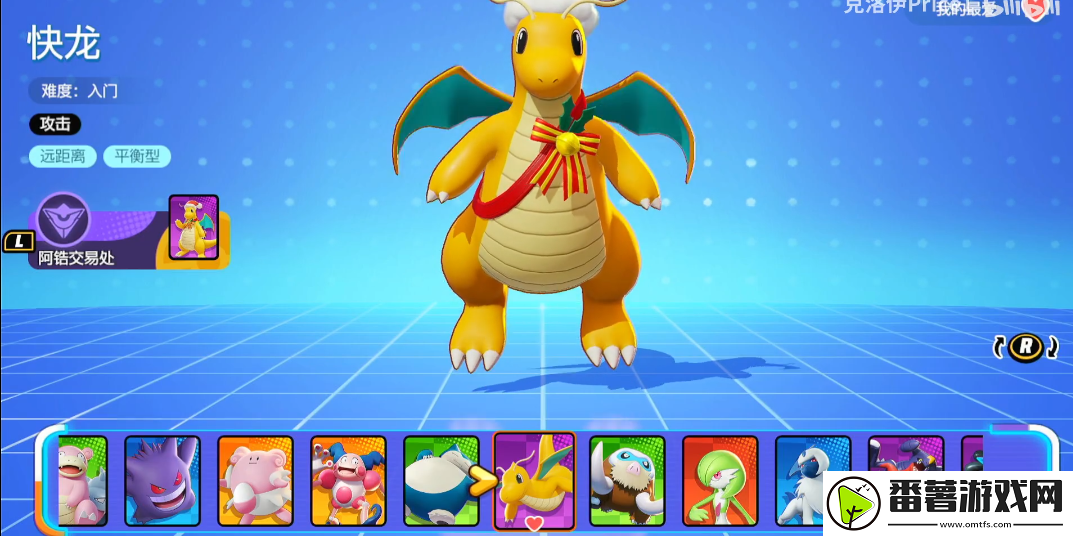Select the holiday Dragonite holowear thumbnail
1073x536 pixels.
193,228
